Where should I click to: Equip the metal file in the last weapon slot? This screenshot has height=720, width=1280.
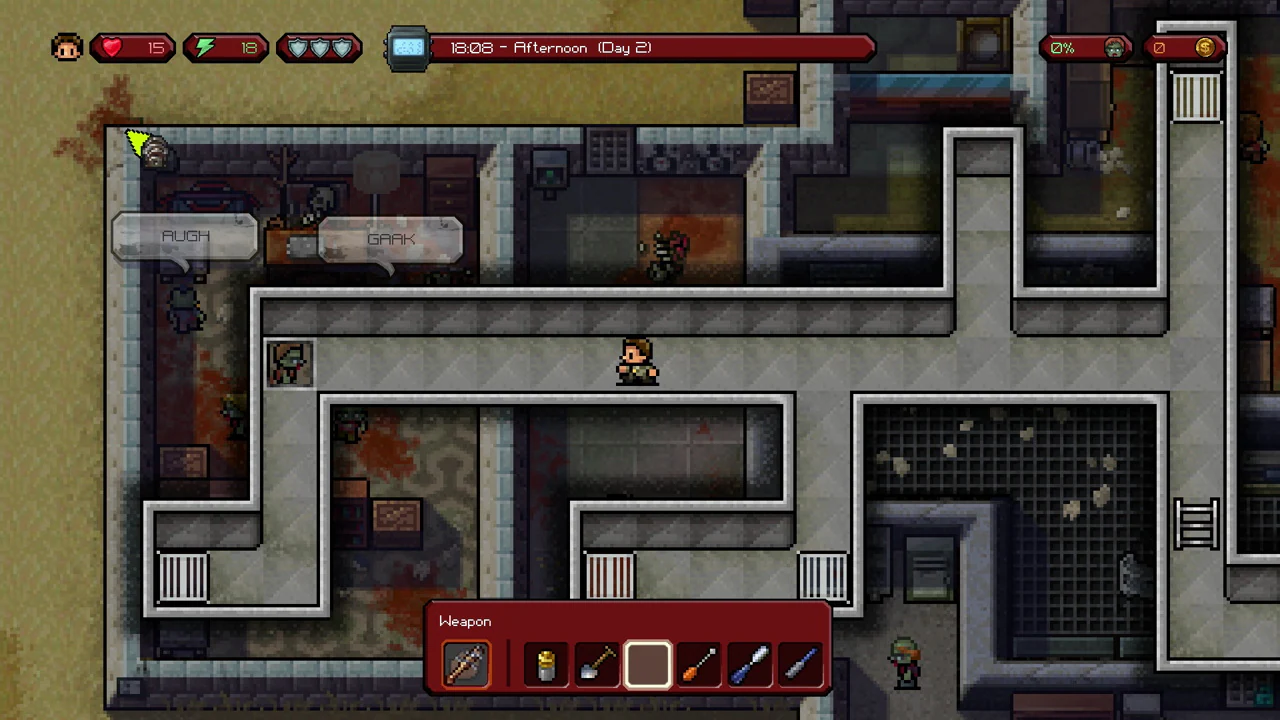[x=801, y=663]
